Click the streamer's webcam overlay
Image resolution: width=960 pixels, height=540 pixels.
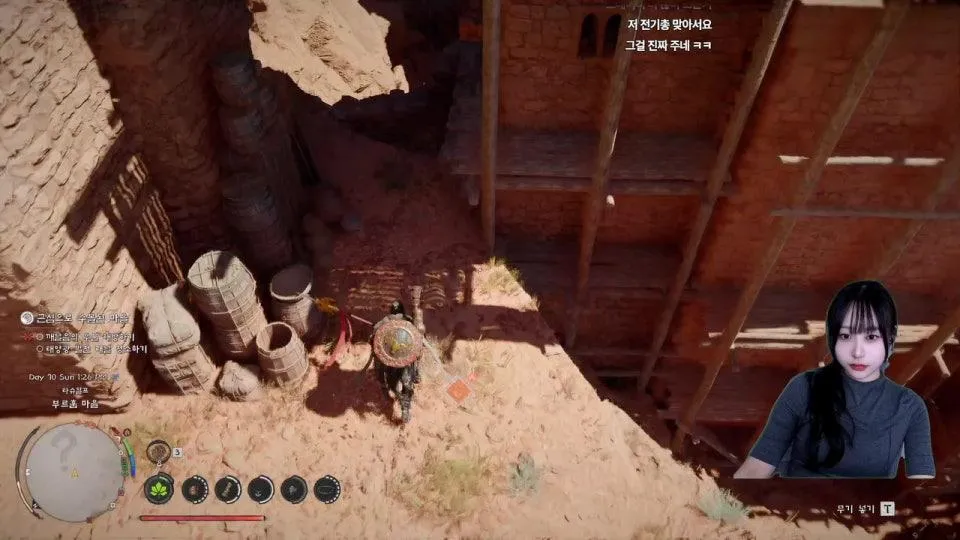pyautogui.click(x=843, y=380)
